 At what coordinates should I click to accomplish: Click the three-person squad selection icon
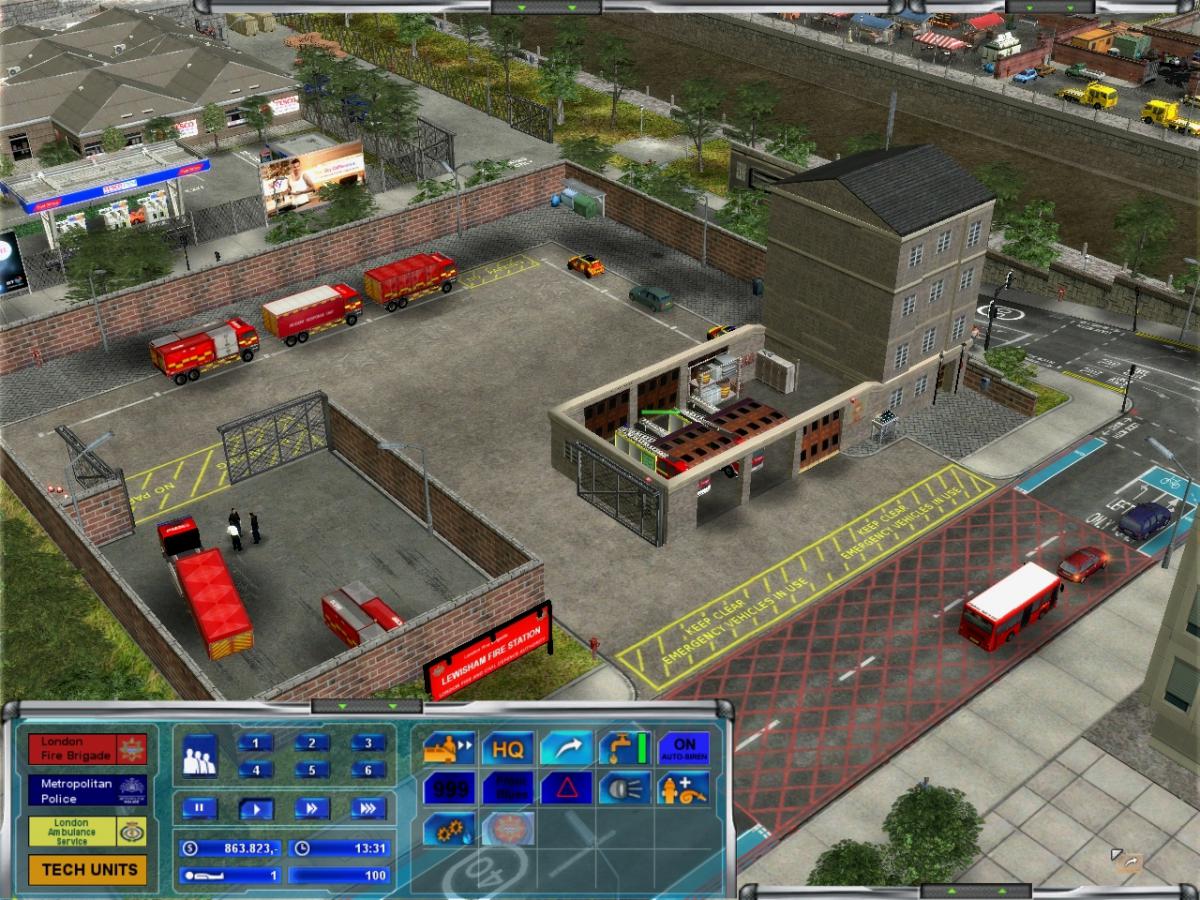[200, 756]
